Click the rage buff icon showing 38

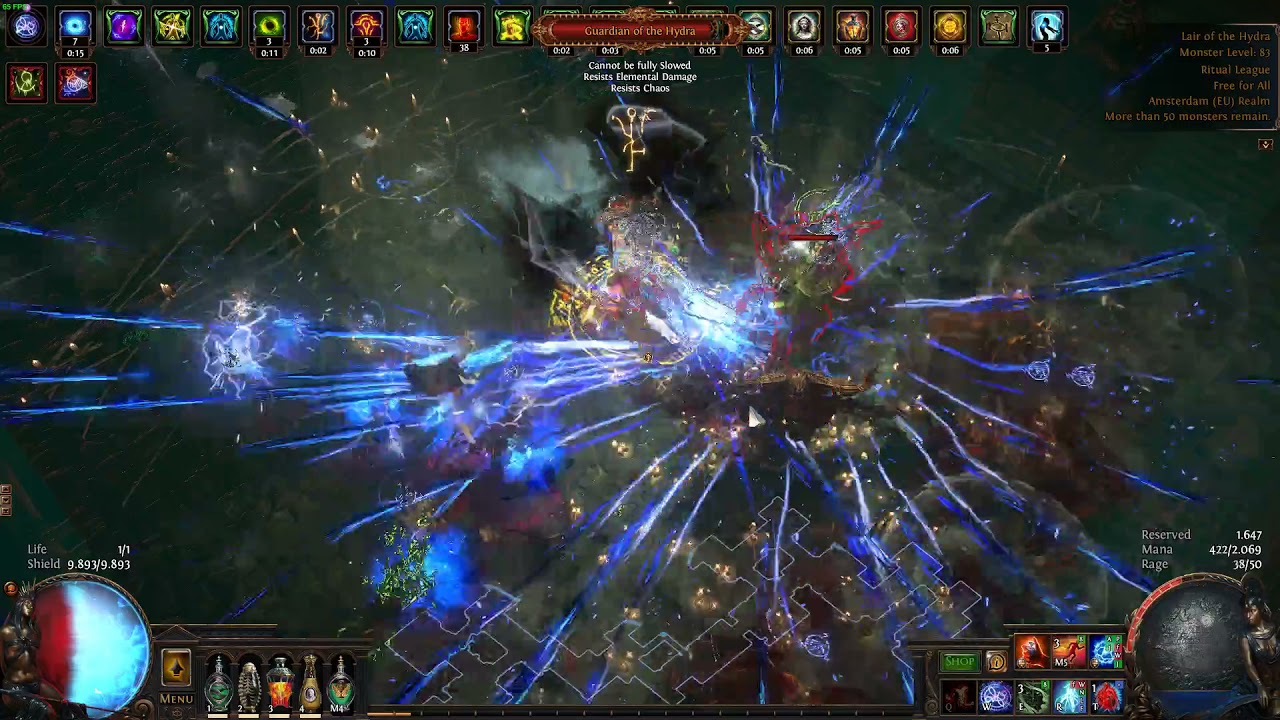click(x=463, y=28)
